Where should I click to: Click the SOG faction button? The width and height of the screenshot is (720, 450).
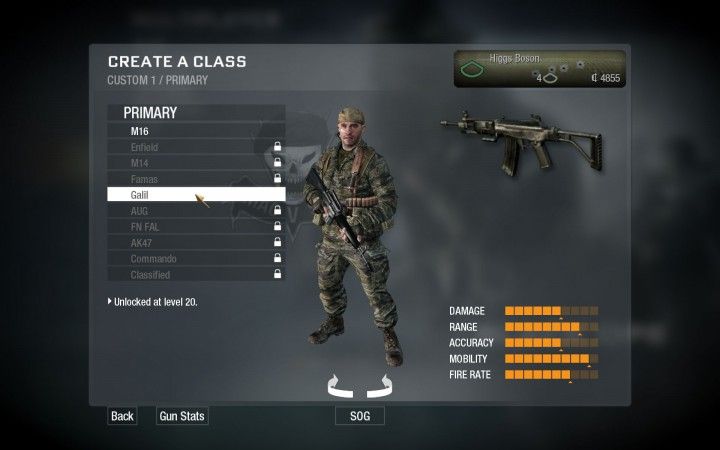tap(359, 416)
